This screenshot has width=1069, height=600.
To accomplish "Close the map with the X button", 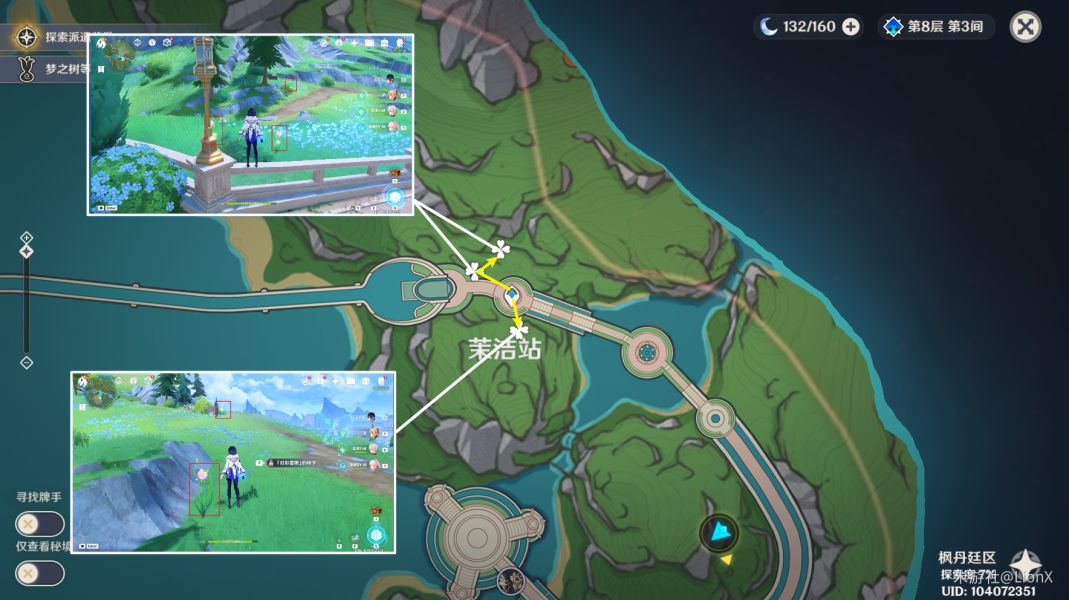I will click(x=1025, y=26).
